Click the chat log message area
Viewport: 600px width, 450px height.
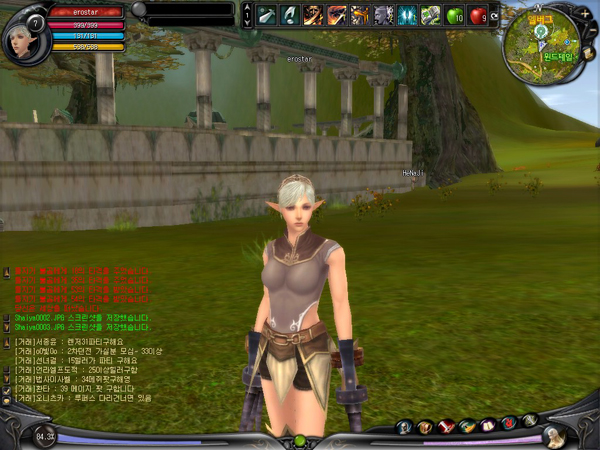coord(90,370)
